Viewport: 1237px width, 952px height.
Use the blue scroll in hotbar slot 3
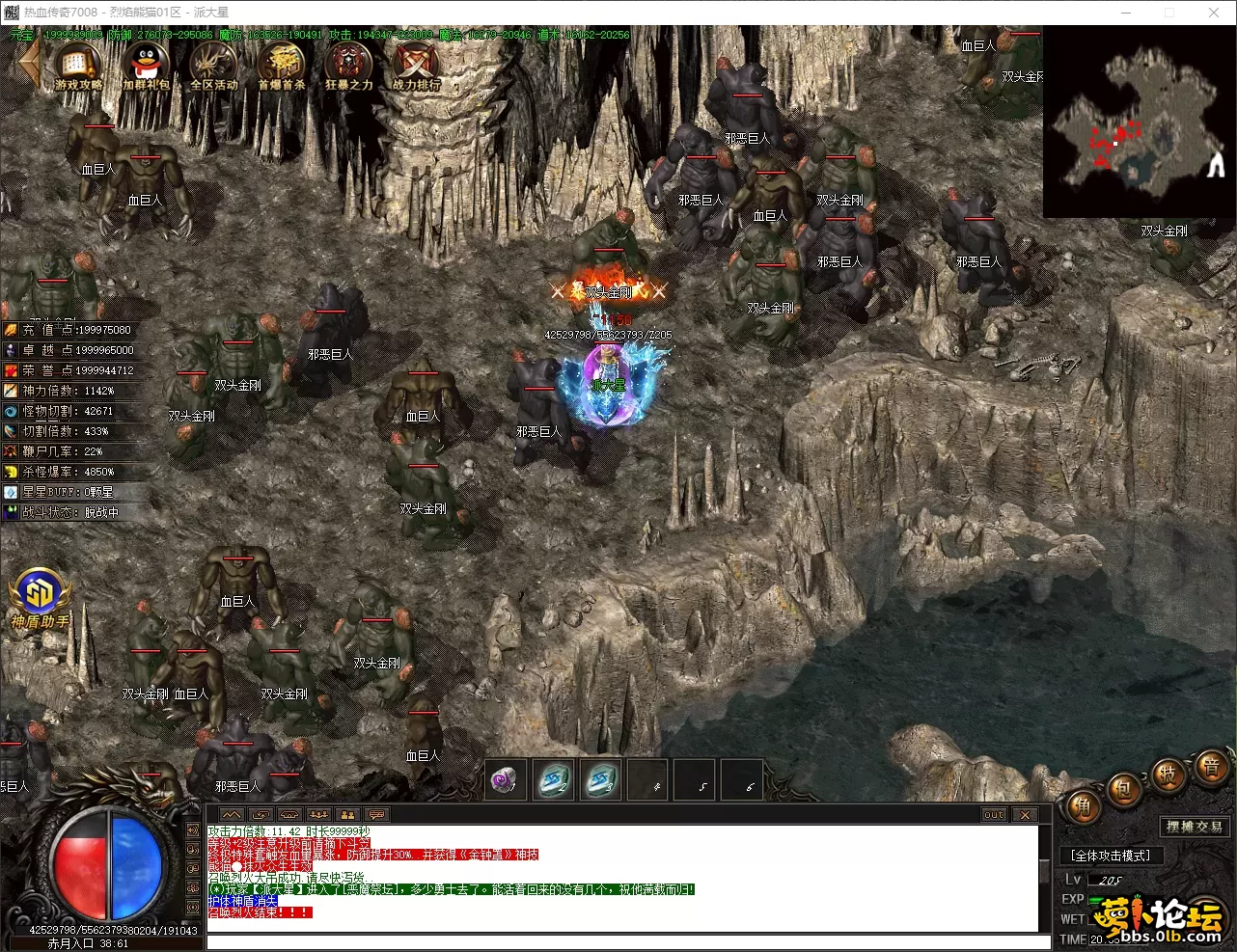(602, 780)
